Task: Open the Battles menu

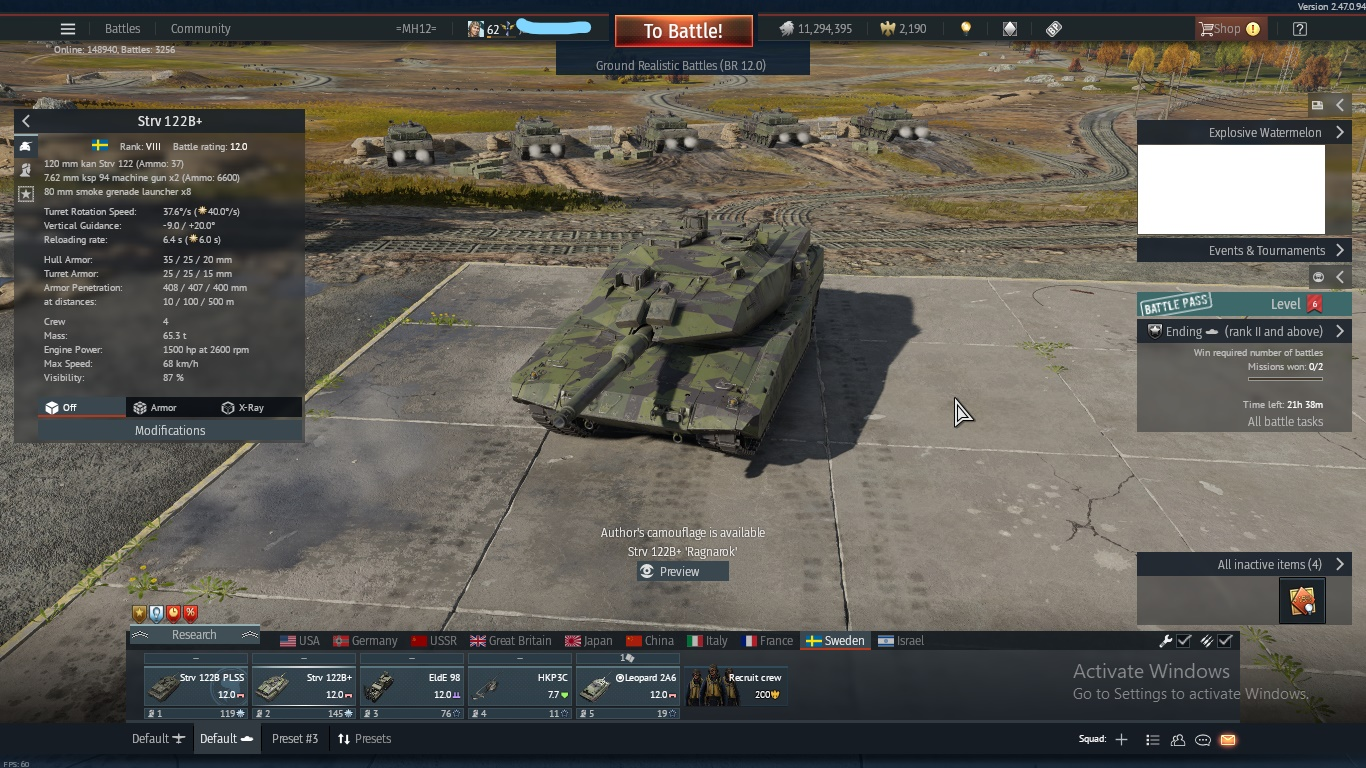Action: click(123, 29)
